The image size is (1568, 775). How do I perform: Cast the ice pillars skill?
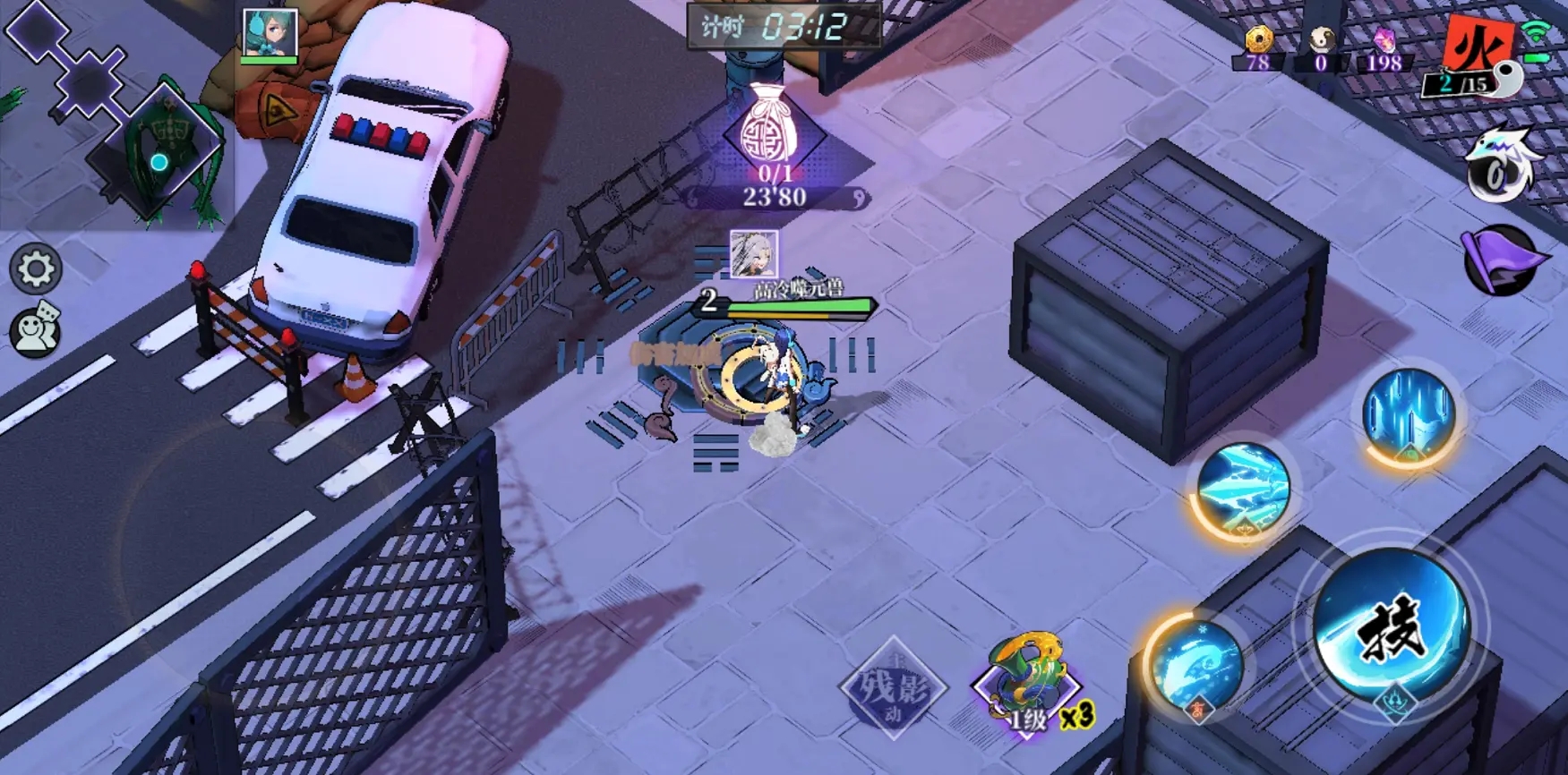pyautogui.click(x=1408, y=414)
